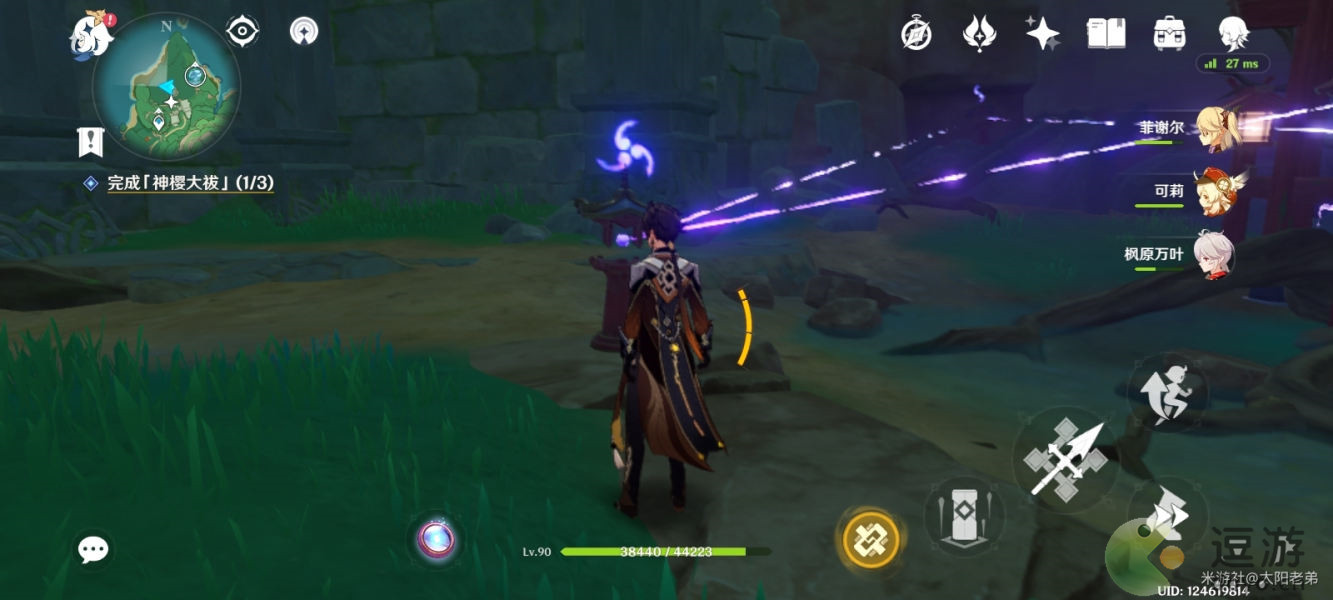This screenshot has width=1333, height=600.
Task: Open the circular minimap
Action: point(166,88)
